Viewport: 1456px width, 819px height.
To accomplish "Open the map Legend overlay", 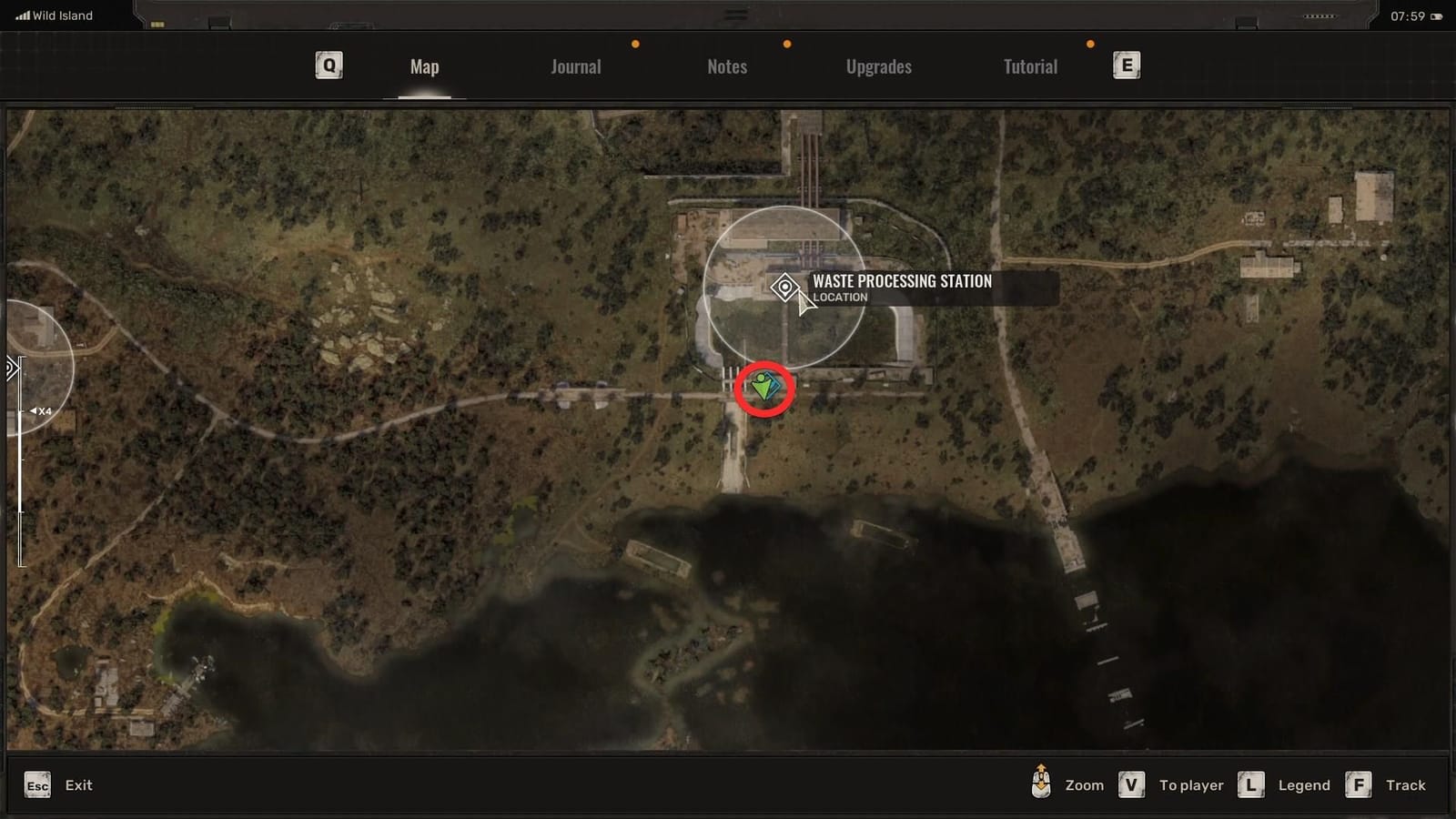I will tap(1304, 784).
